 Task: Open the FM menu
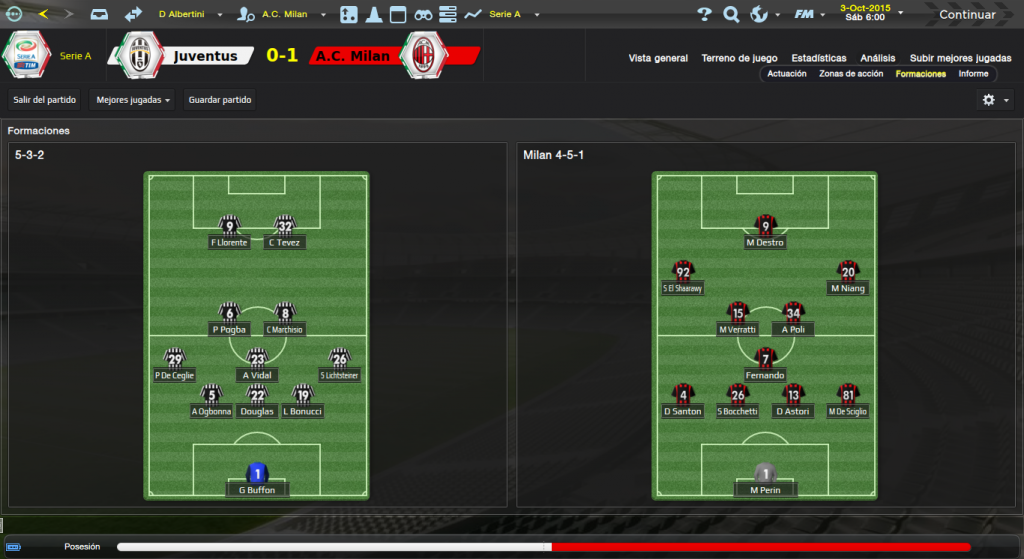(x=806, y=14)
